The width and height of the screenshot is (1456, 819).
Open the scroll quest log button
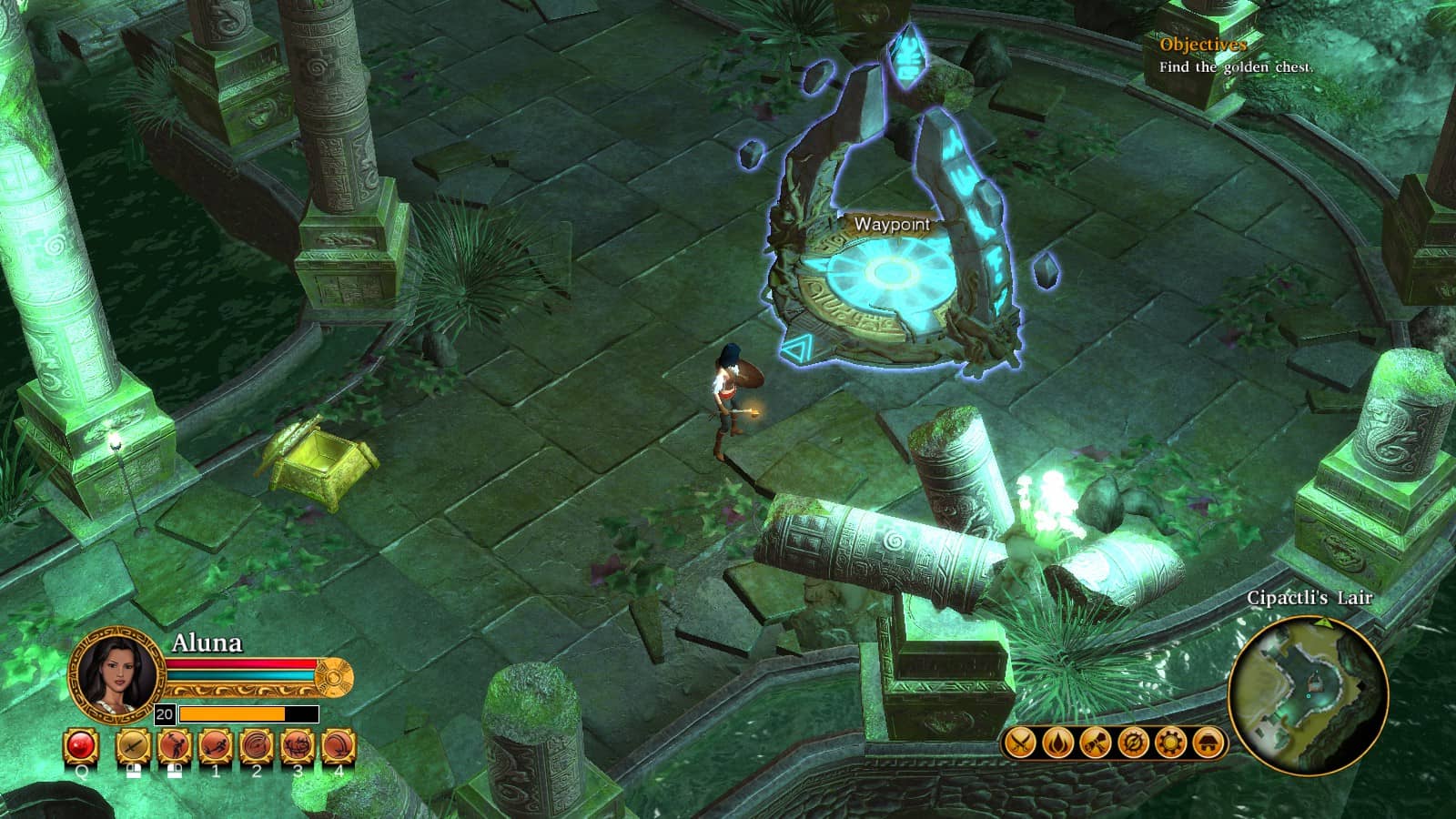[x=1095, y=743]
